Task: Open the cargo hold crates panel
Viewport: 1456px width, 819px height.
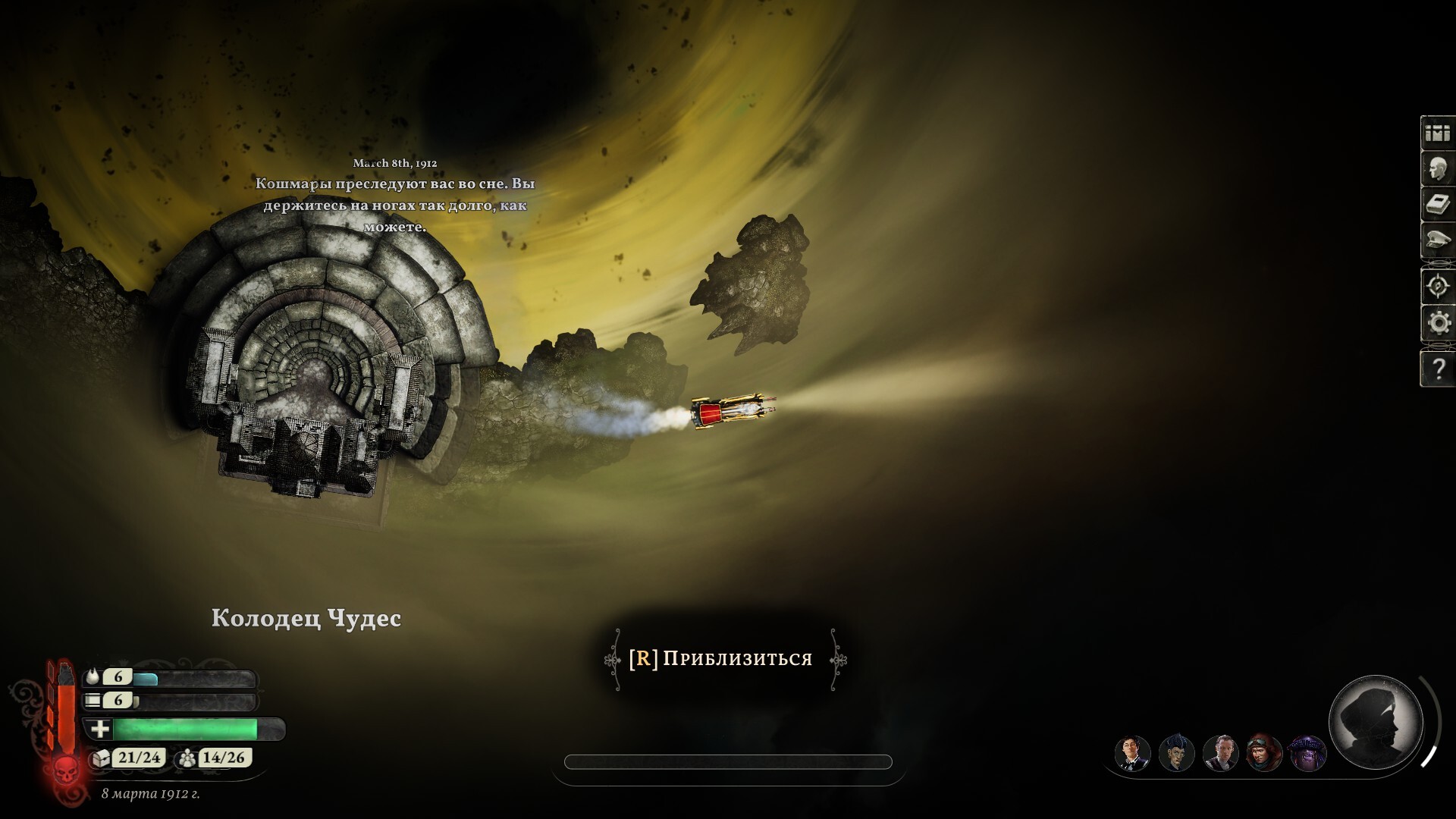Action: point(1437,133)
